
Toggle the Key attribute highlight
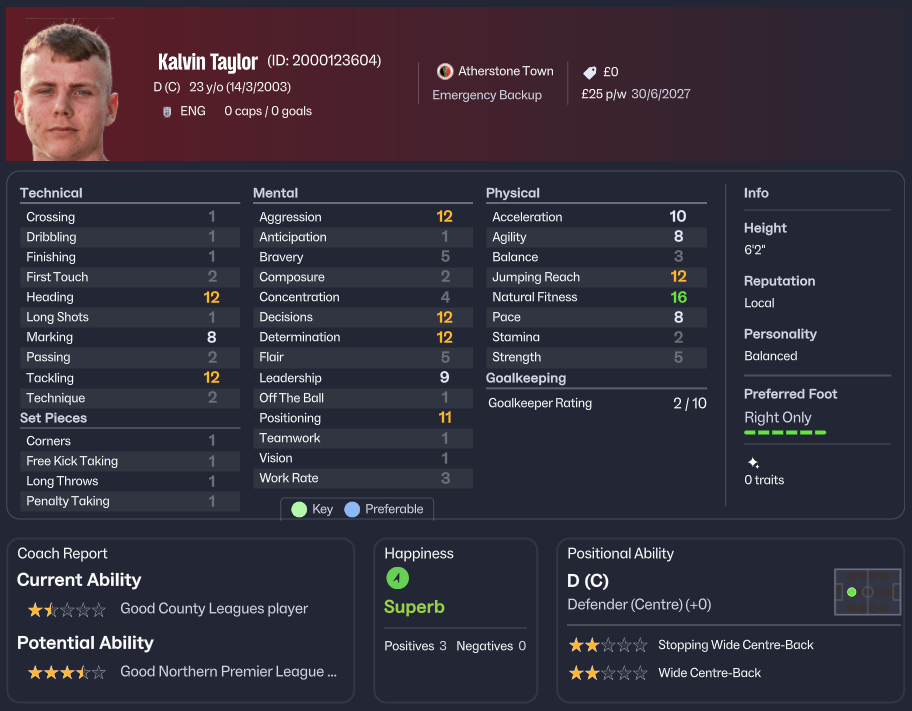(312, 509)
